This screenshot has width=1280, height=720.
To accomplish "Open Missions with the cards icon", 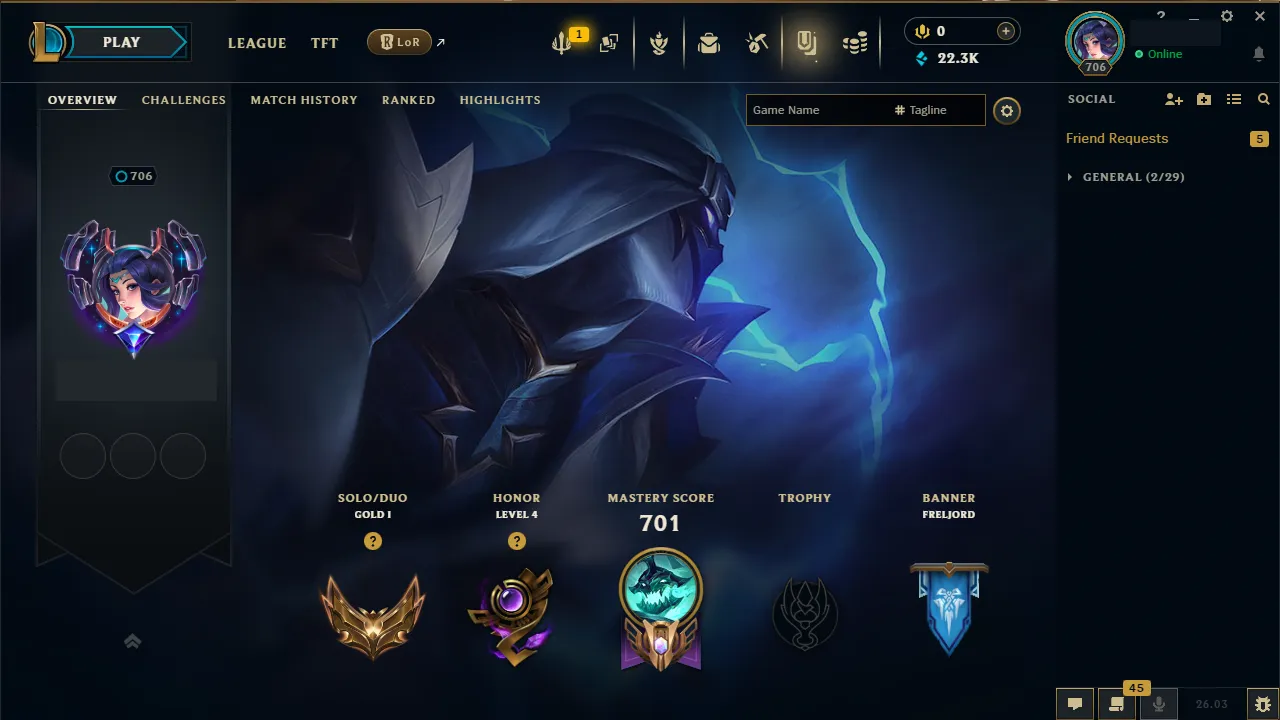I will pos(608,42).
